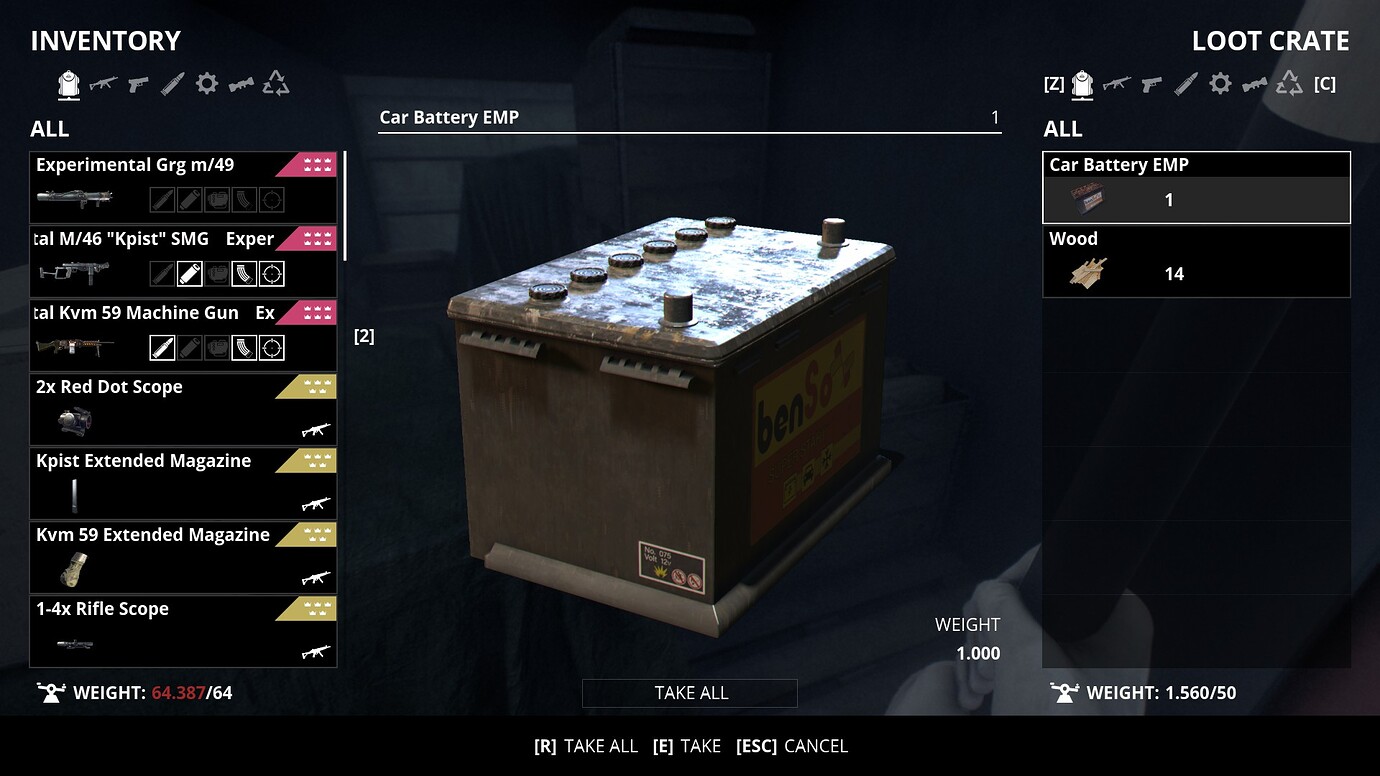Select the rifle filter in inventory panel

tap(102, 84)
